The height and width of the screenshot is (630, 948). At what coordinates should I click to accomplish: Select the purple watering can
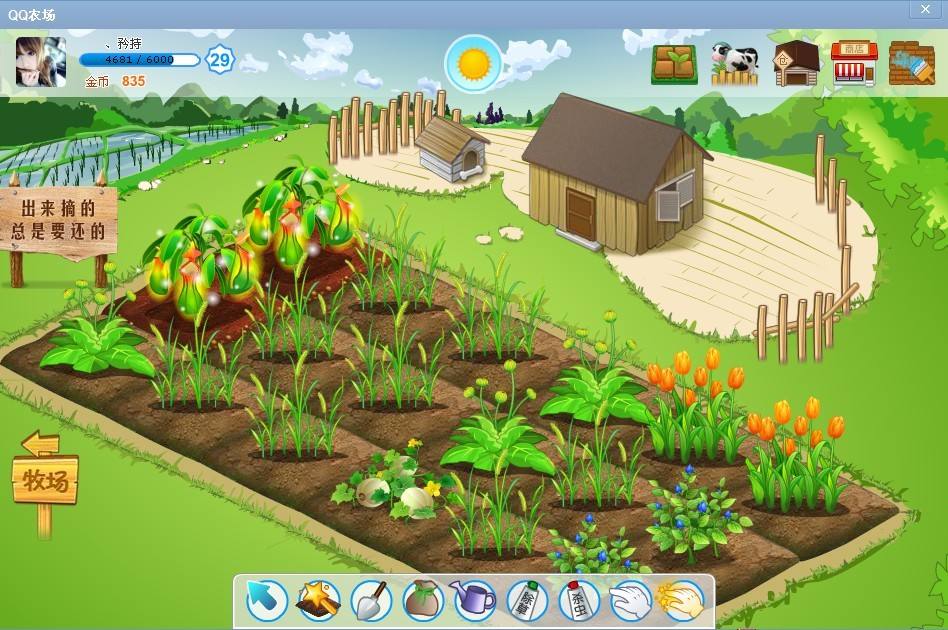pyautogui.click(x=474, y=600)
